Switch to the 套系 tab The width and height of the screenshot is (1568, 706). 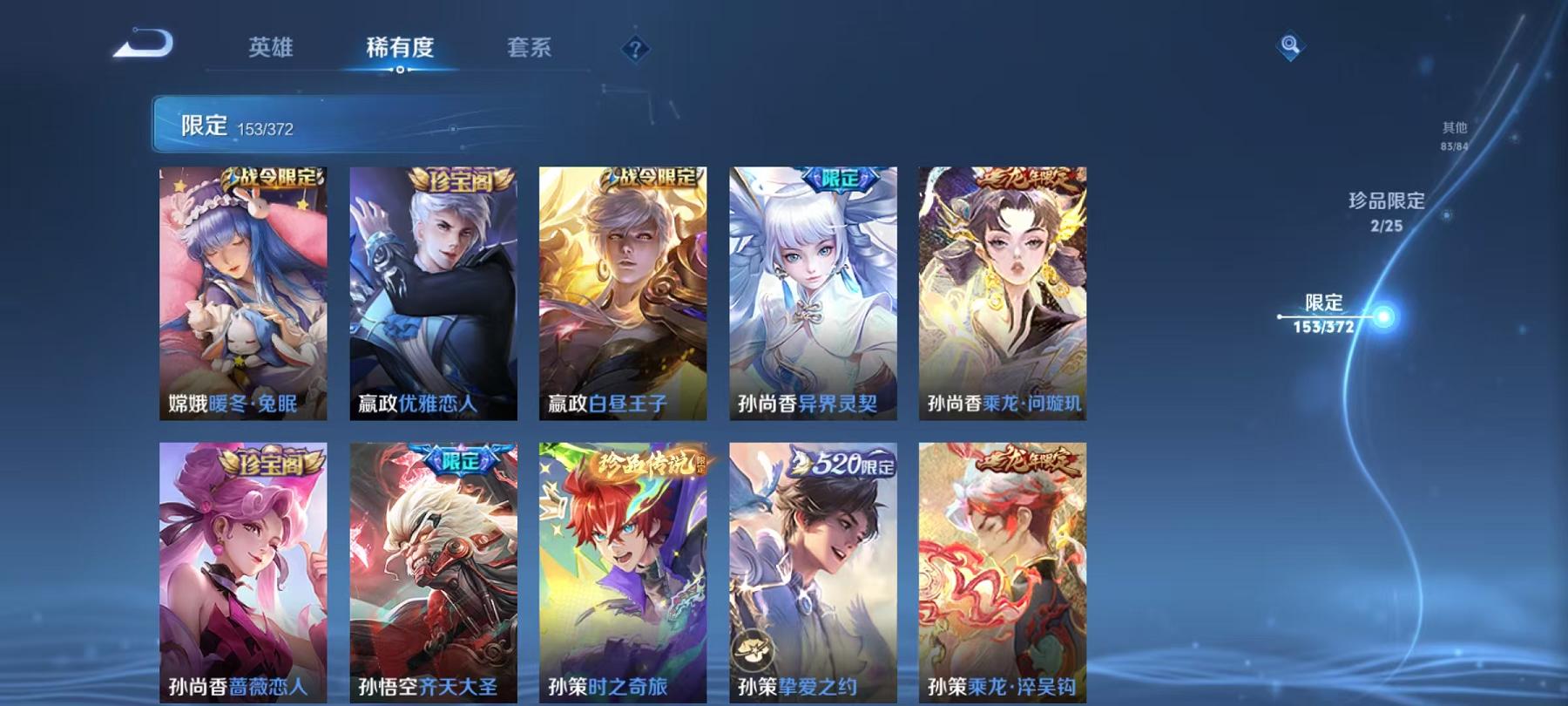(x=531, y=50)
